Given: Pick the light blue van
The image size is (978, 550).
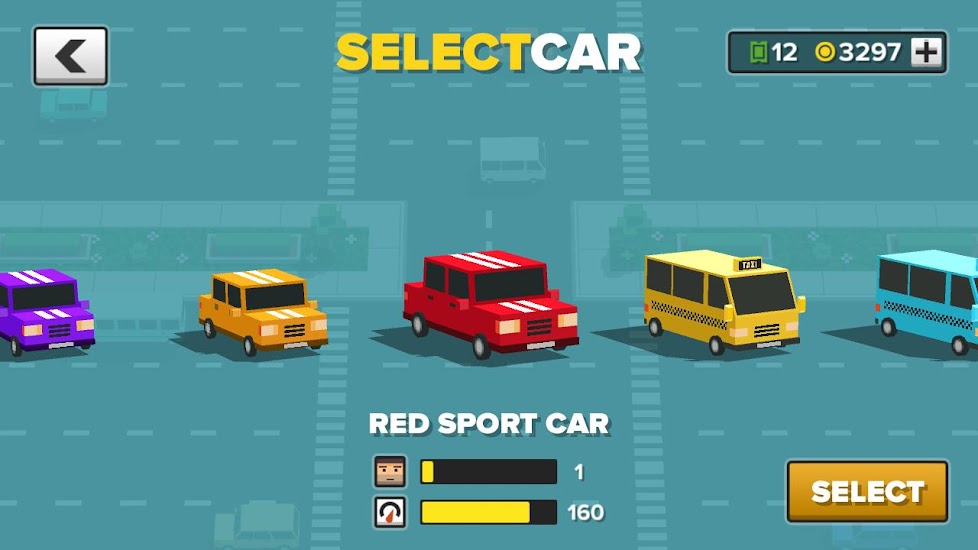Looking at the screenshot, I should [x=930, y=300].
